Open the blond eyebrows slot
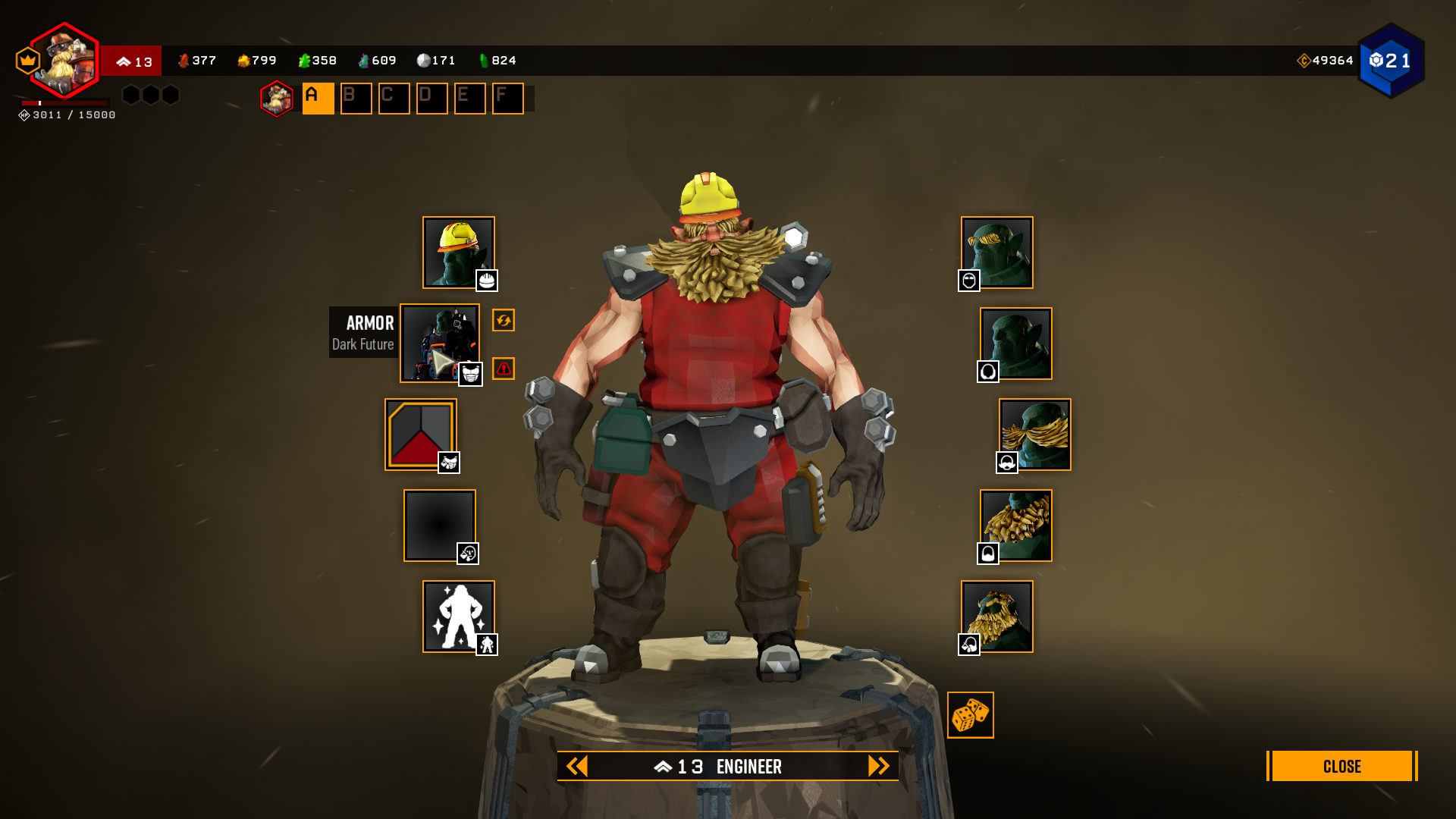The width and height of the screenshot is (1456, 819). (x=996, y=253)
